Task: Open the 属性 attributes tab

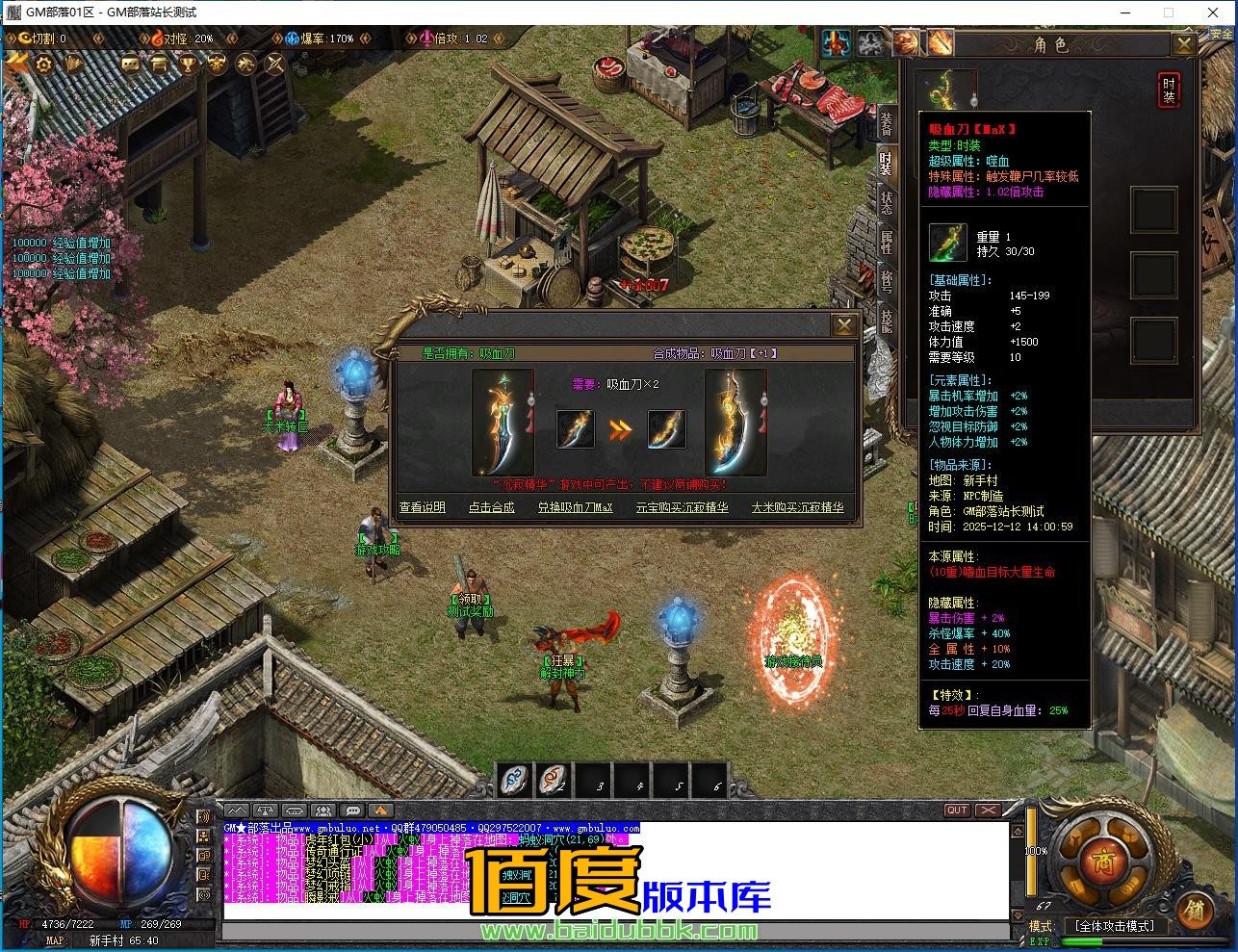Action: [886, 242]
